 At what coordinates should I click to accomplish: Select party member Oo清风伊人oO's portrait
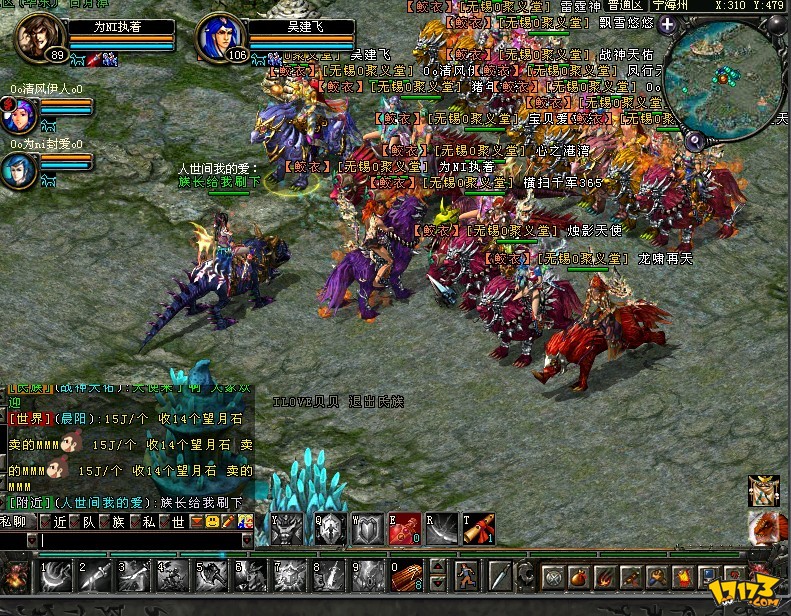click(x=16, y=114)
